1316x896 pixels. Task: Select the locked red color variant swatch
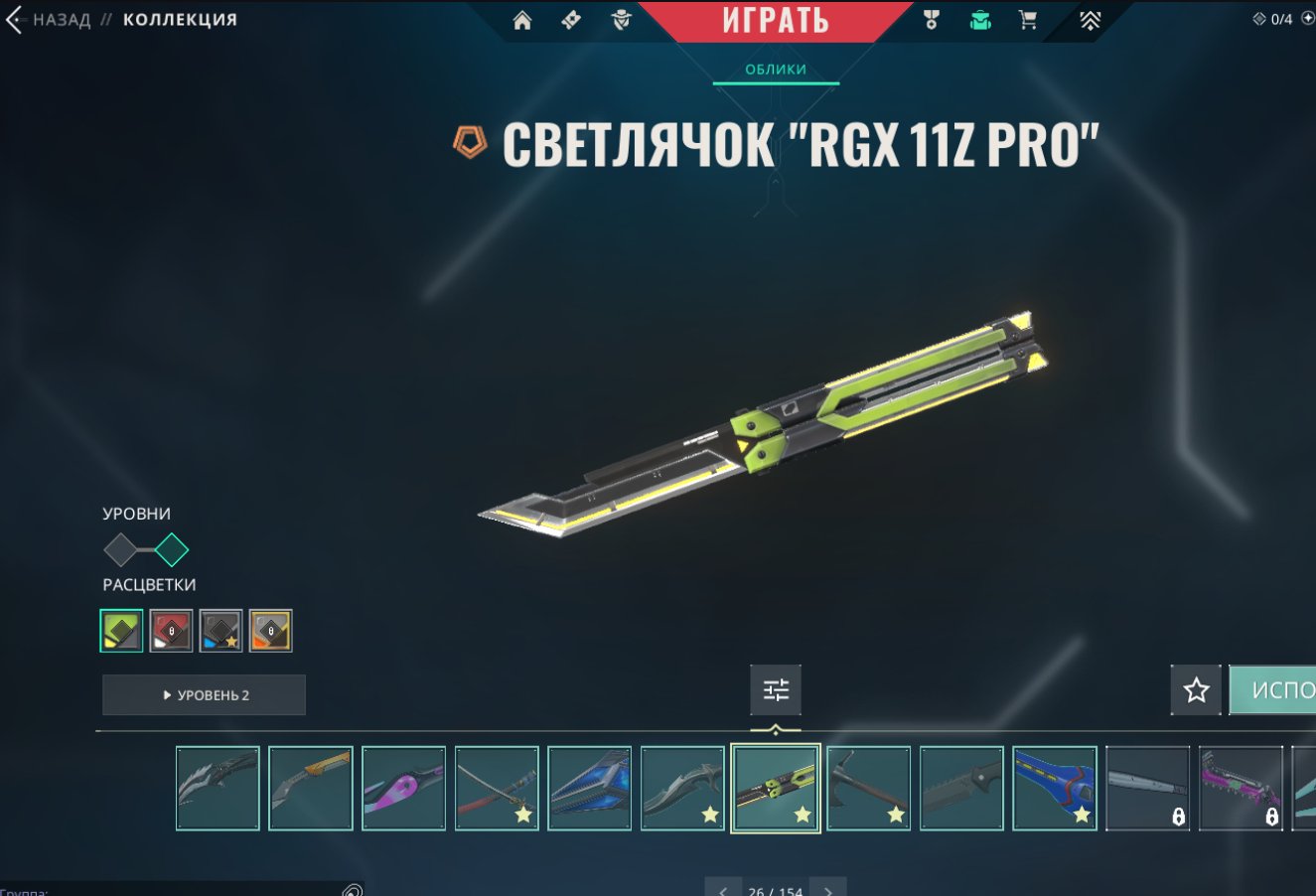170,629
